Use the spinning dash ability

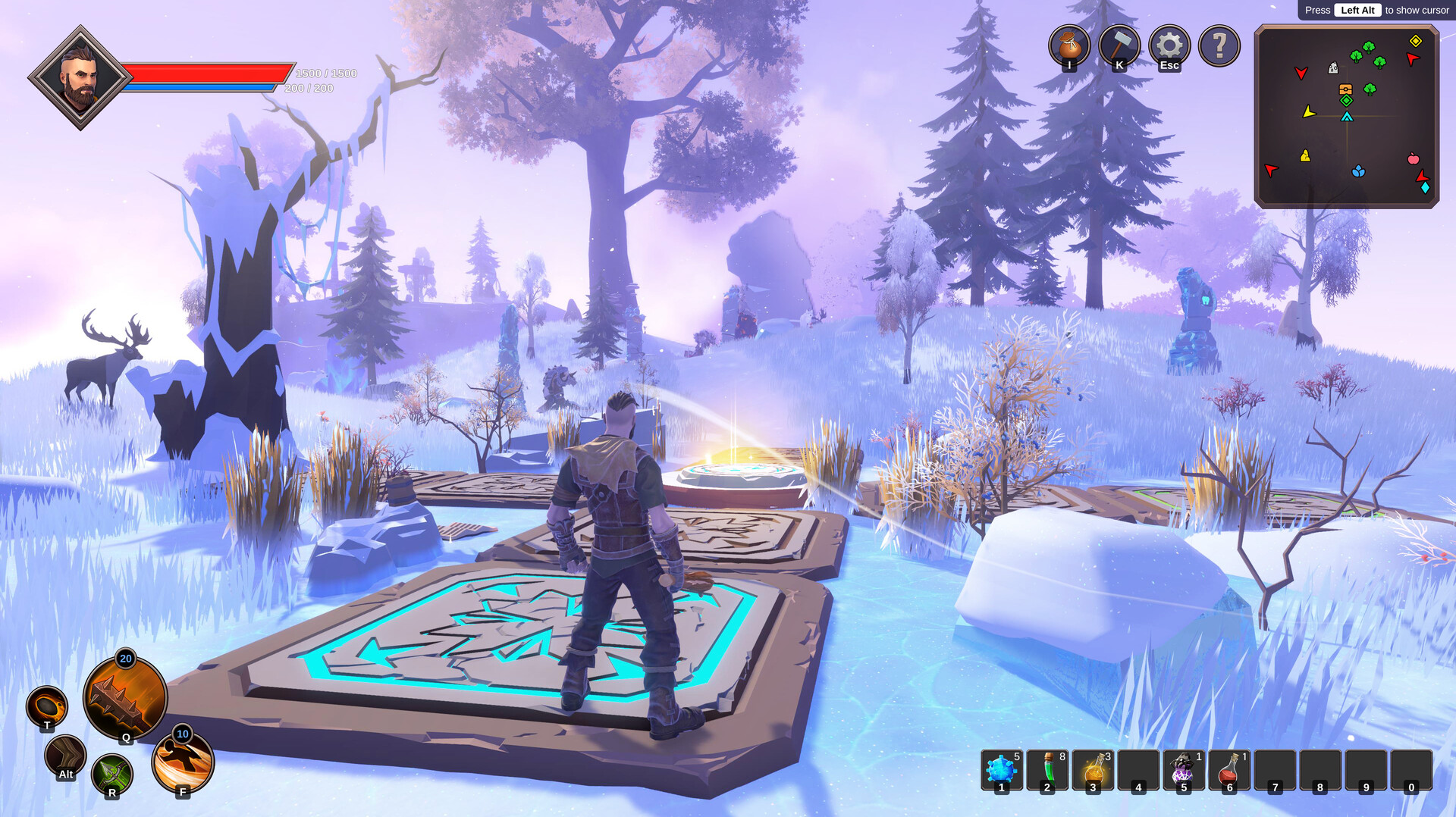183,761
